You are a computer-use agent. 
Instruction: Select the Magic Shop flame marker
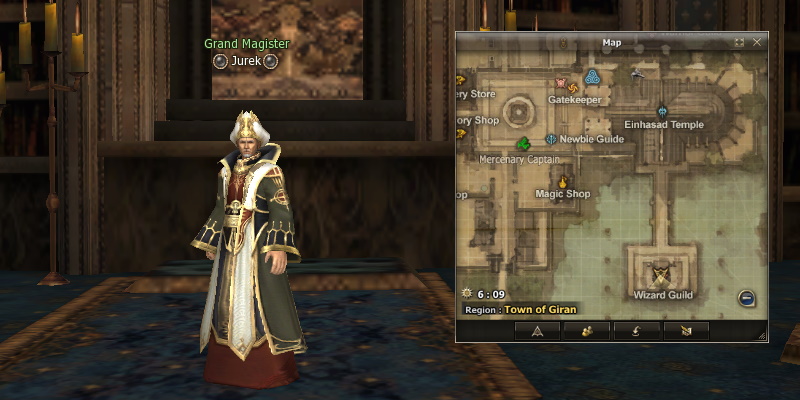563,181
